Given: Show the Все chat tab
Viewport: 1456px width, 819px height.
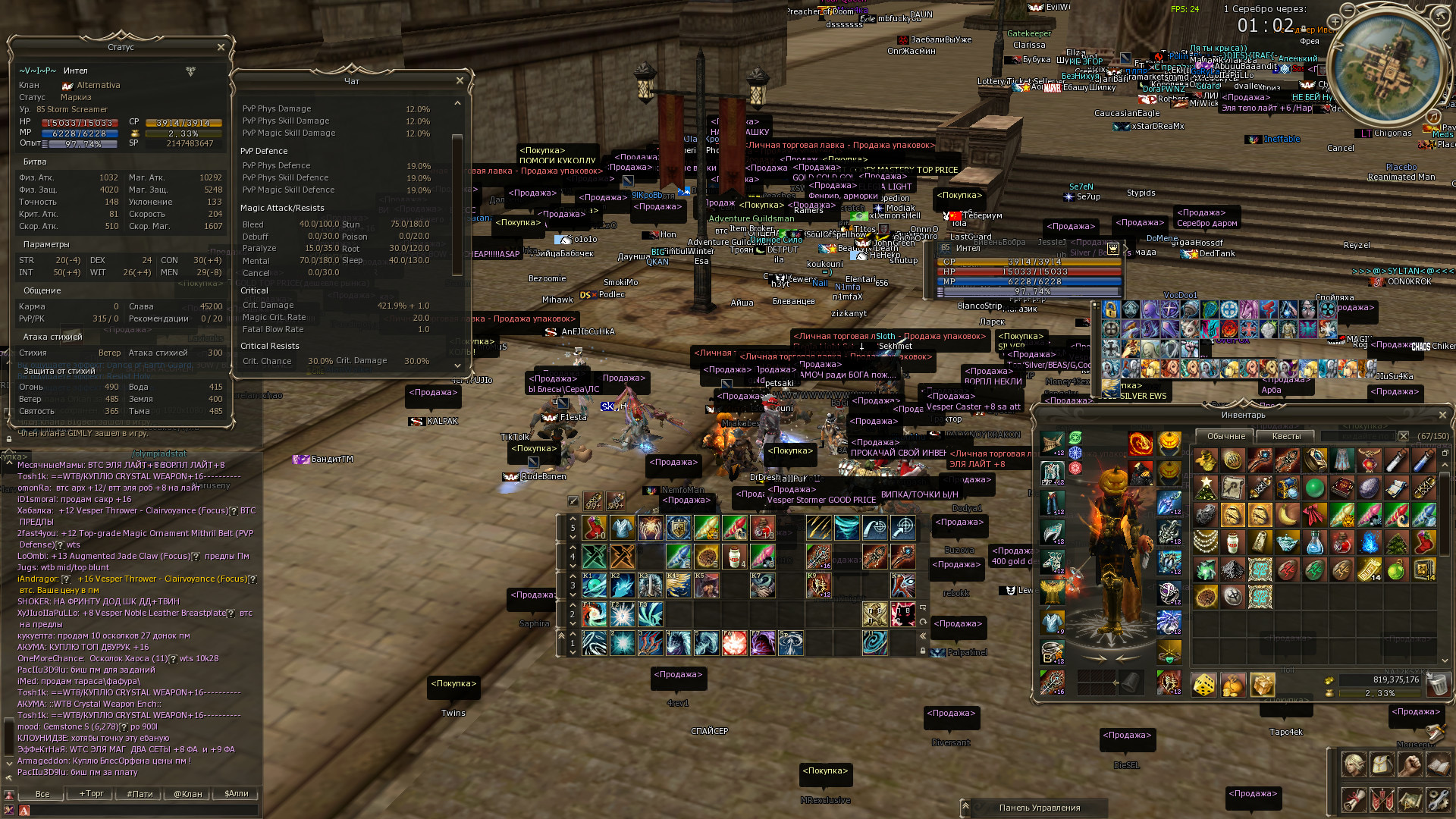Looking at the screenshot, I should click(x=42, y=794).
